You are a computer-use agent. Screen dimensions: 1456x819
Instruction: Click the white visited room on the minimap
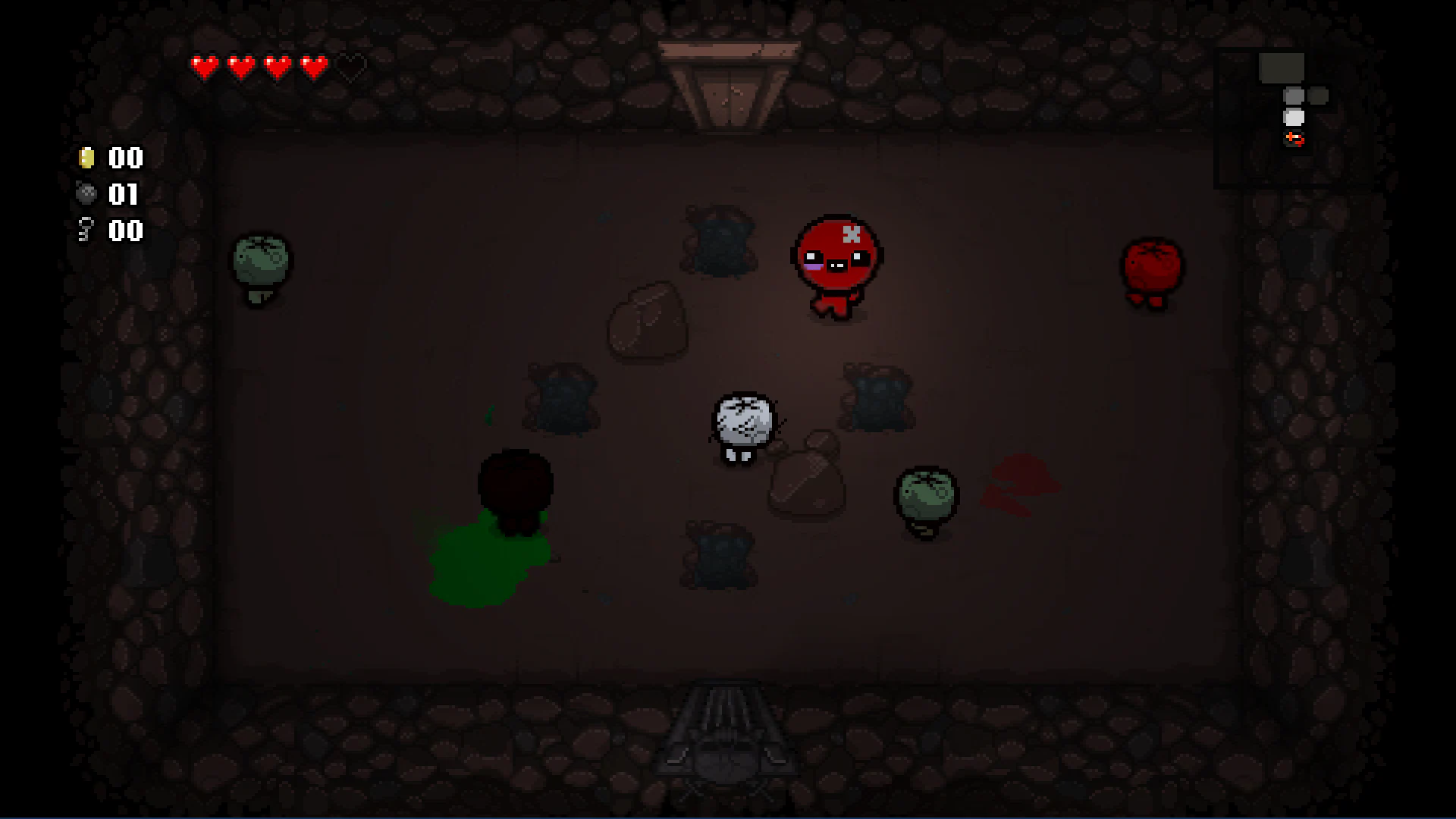pyautogui.click(x=1293, y=117)
